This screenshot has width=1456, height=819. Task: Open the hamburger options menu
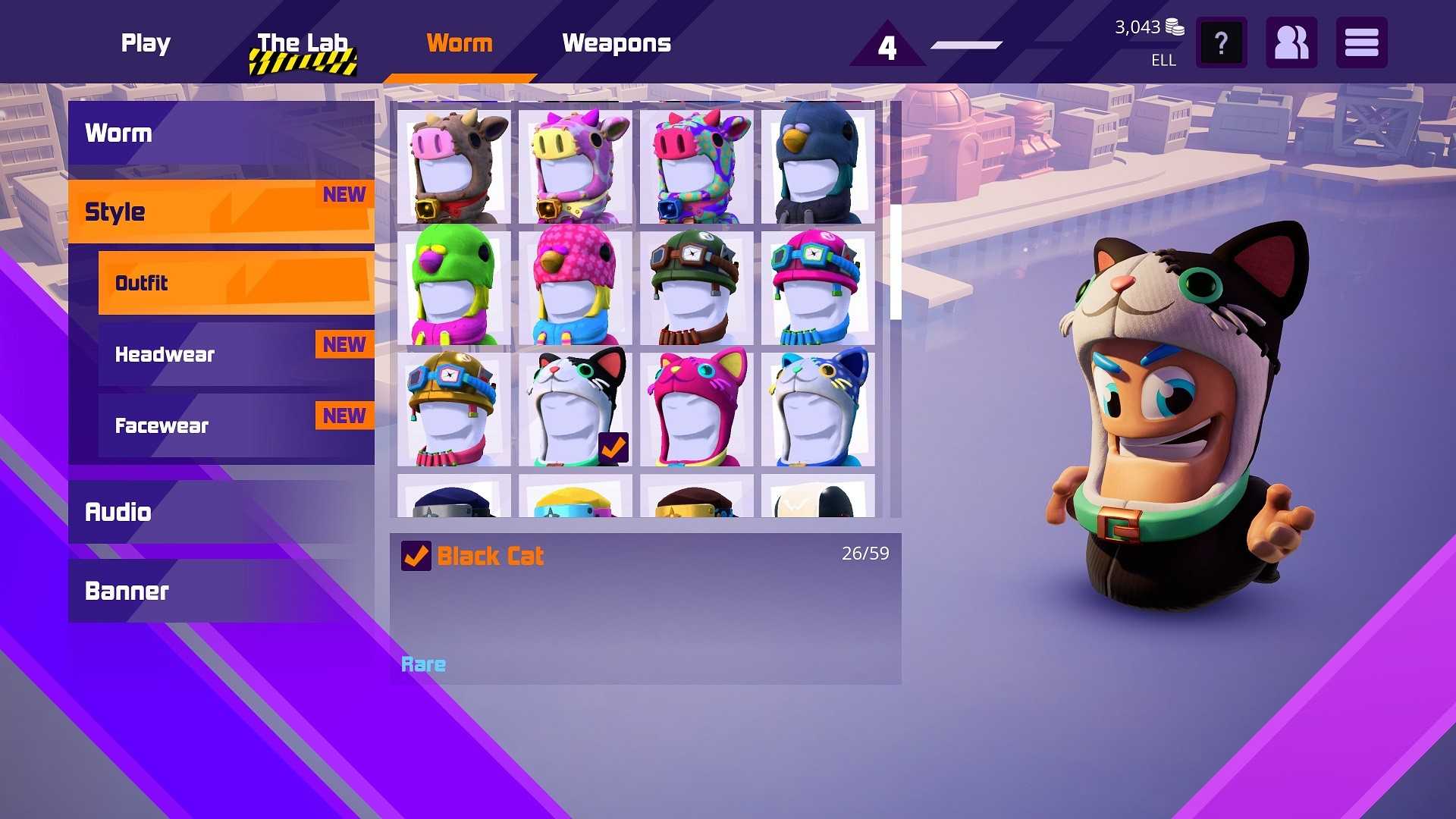click(x=1361, y=42)
